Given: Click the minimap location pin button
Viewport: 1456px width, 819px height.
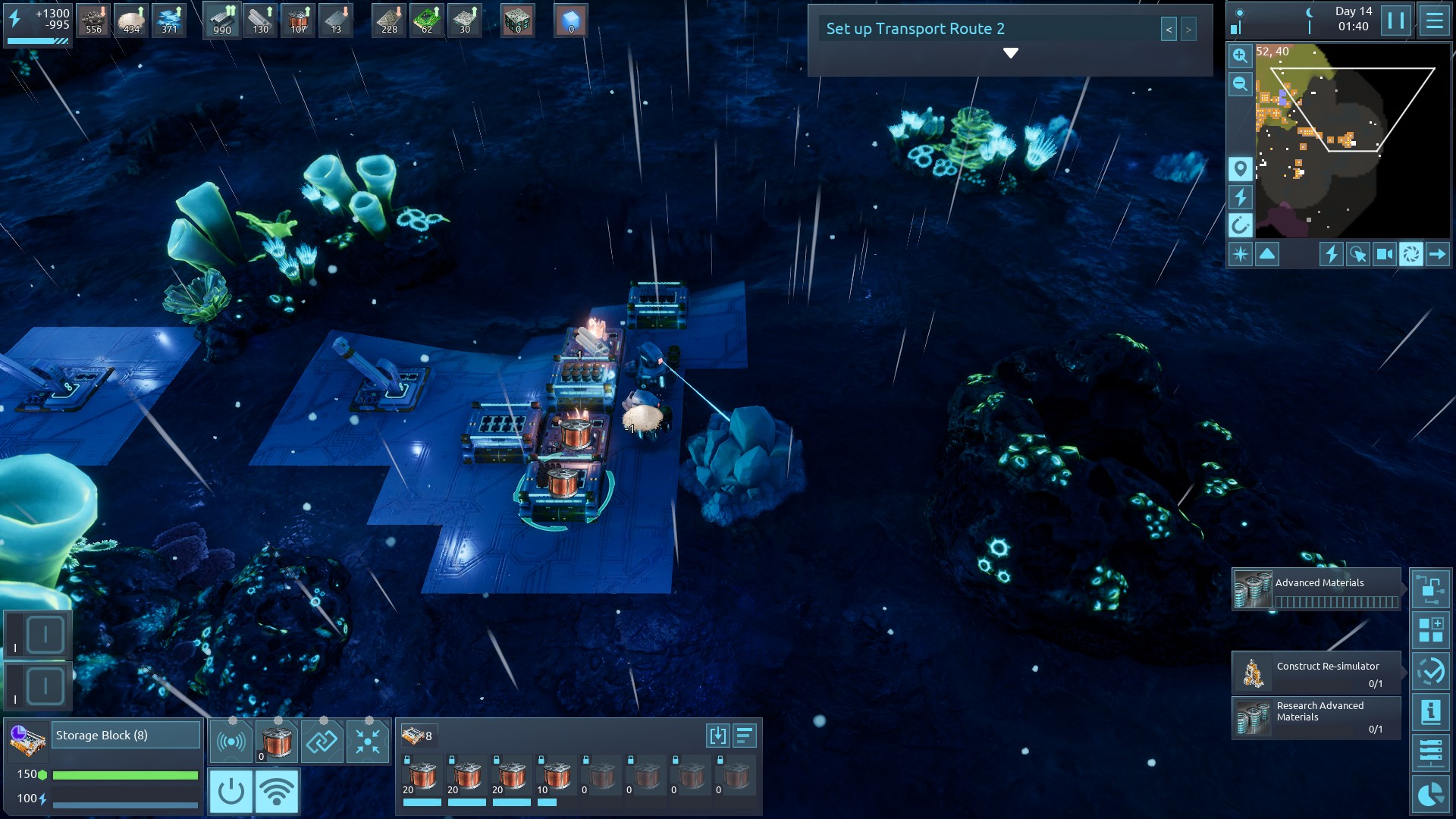Looking at the screenshot, I should click(x=1240, y=168).
